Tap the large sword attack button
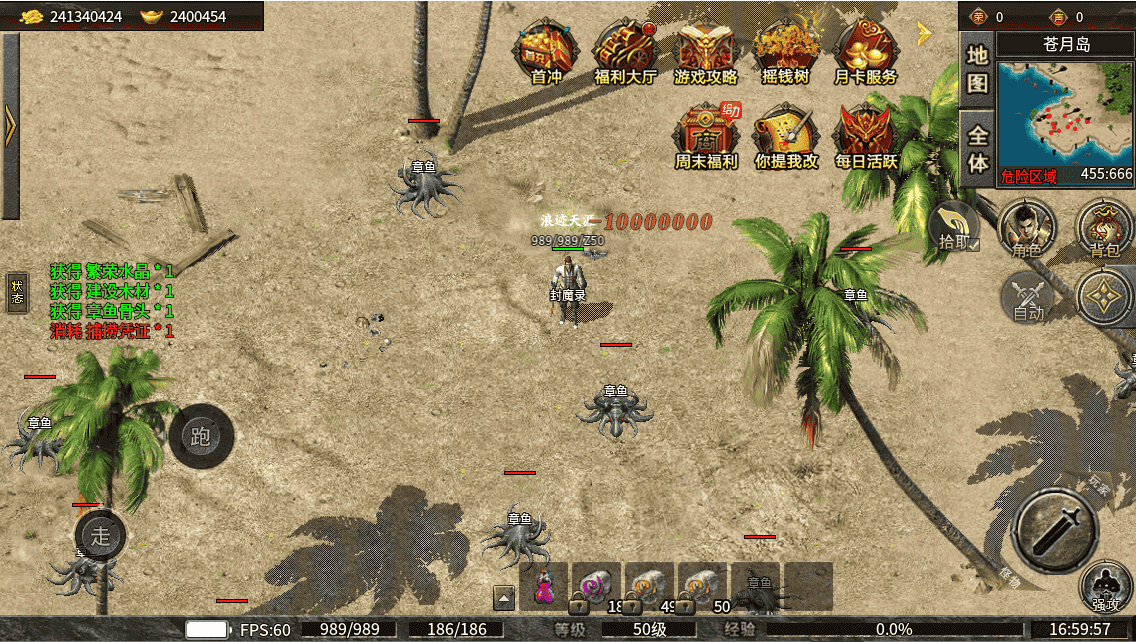1136x642 pixels. pyautogui.click(x=1055, y=529)
